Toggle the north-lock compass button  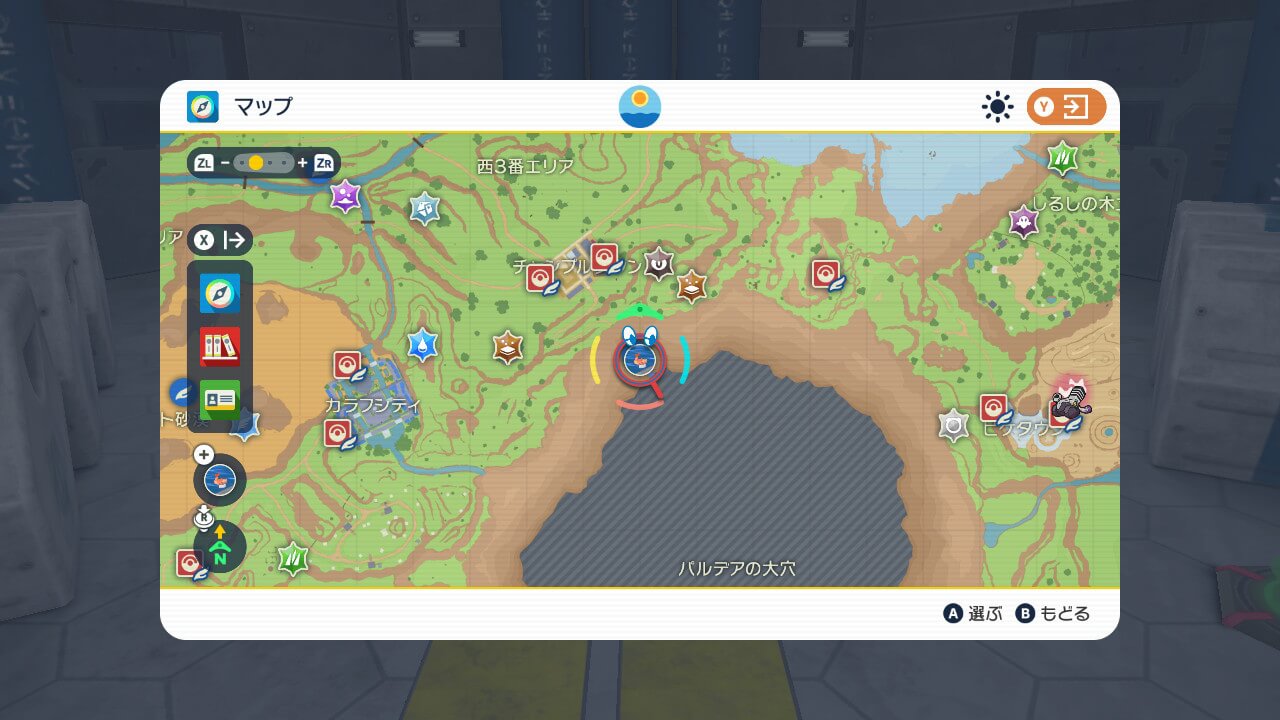pyautogui.click(x=220, y=547)
